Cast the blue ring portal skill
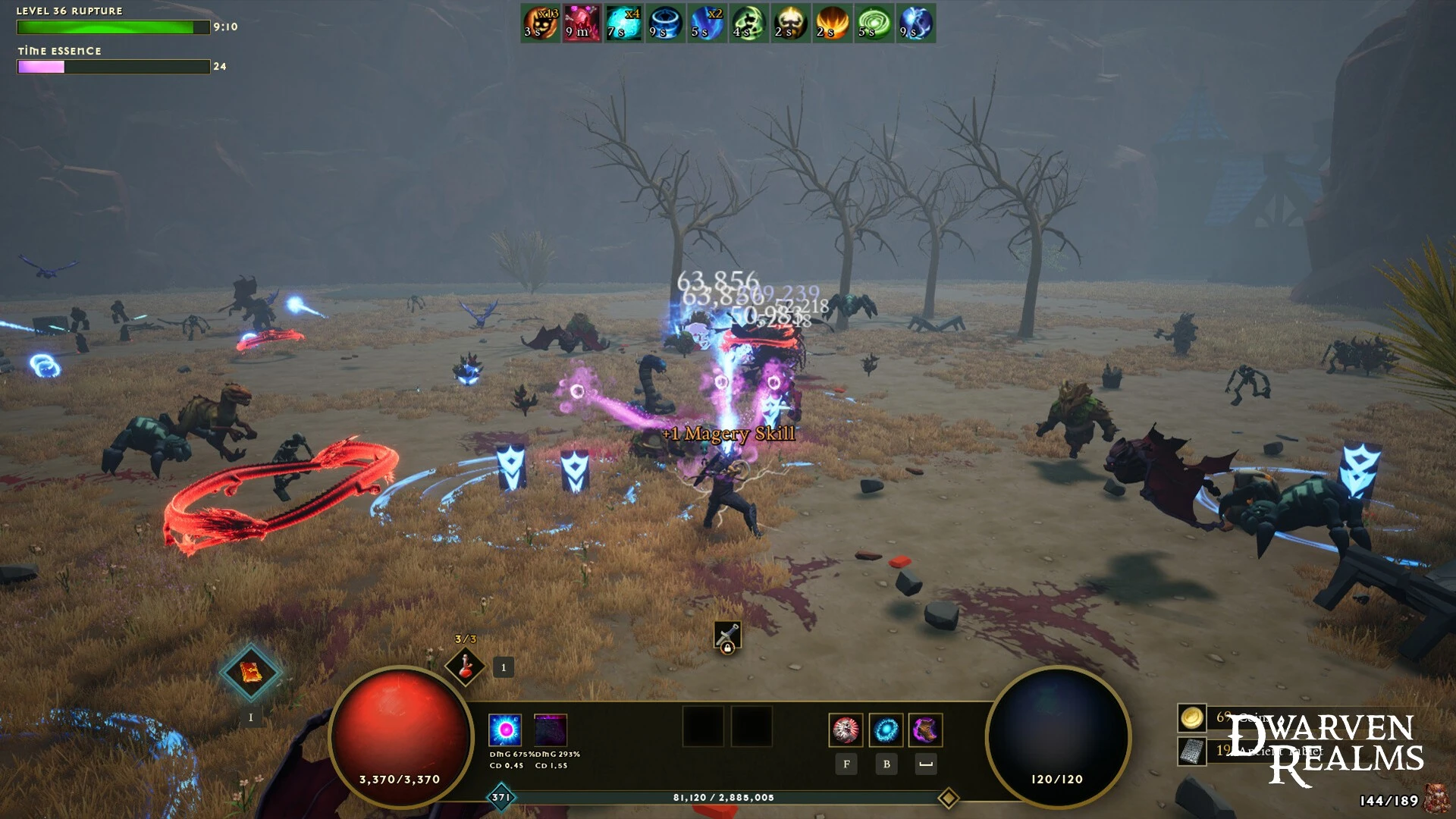Viewport: 1456px width, 819px height. click(x=886, y=730)
